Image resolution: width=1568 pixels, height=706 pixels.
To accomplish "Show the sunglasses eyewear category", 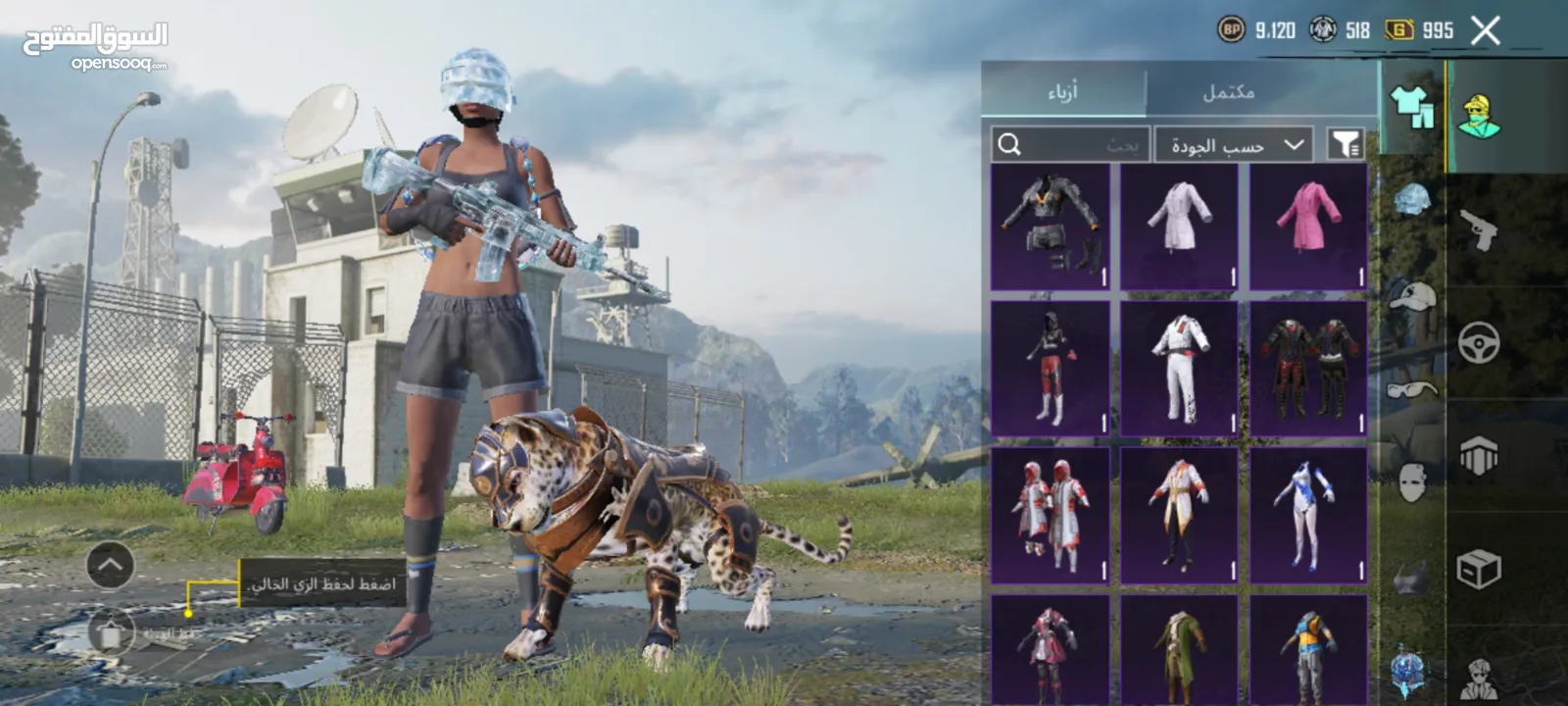I will (x=1412, y=389).
